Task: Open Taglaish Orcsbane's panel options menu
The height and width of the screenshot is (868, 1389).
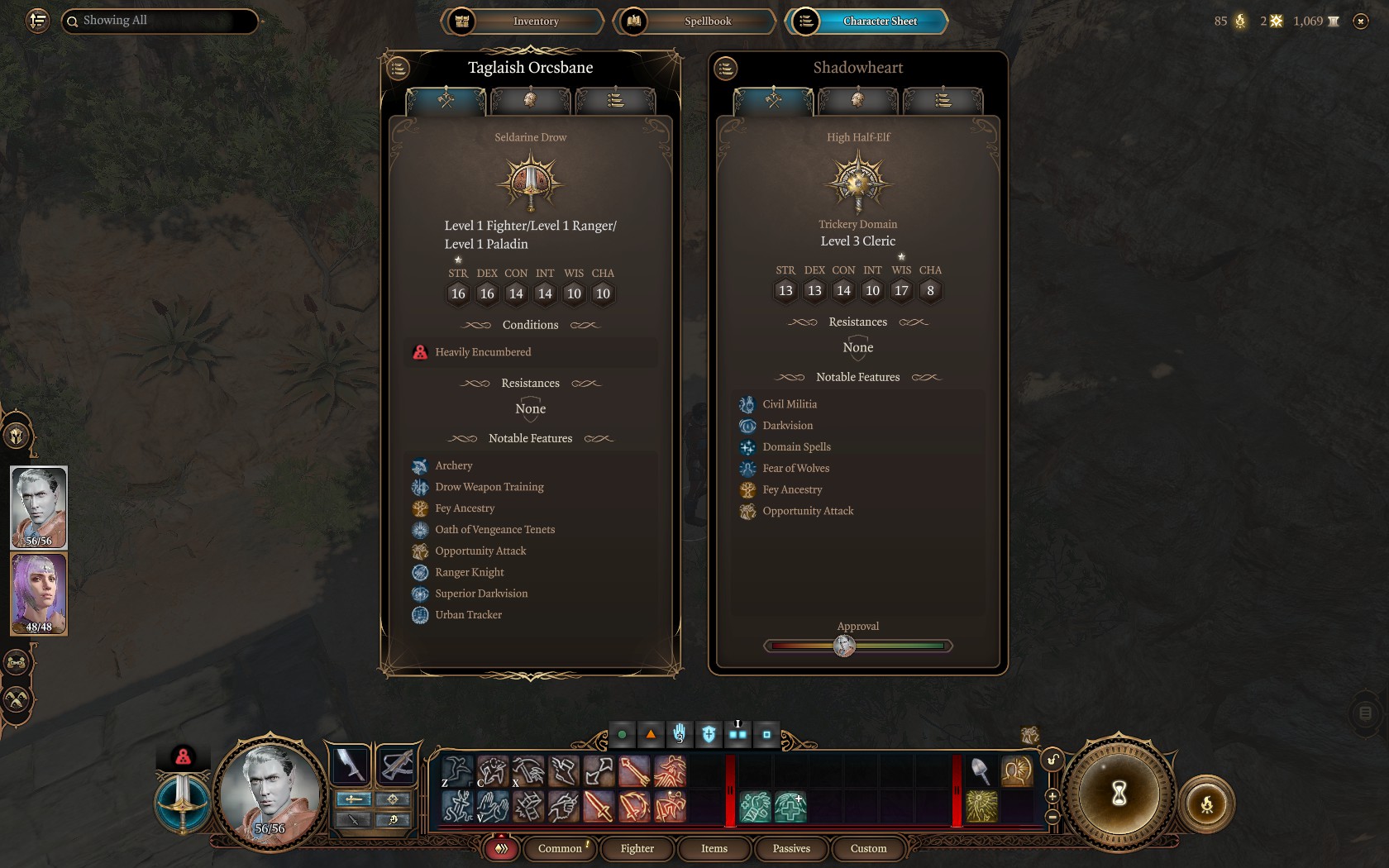Action: click(x=399, y=69)
